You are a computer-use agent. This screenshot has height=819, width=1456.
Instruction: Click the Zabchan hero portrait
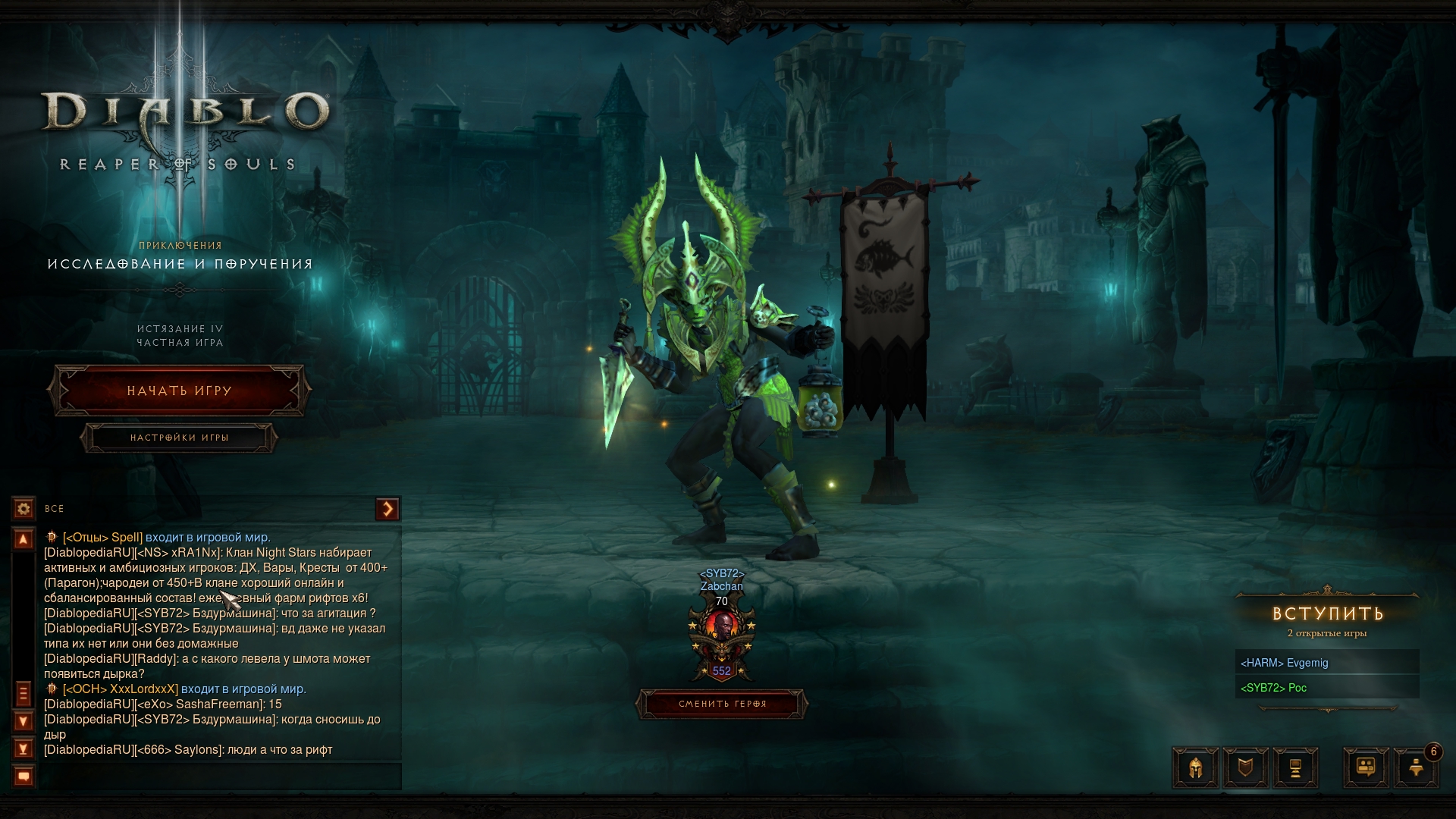[x=722, y=628]
